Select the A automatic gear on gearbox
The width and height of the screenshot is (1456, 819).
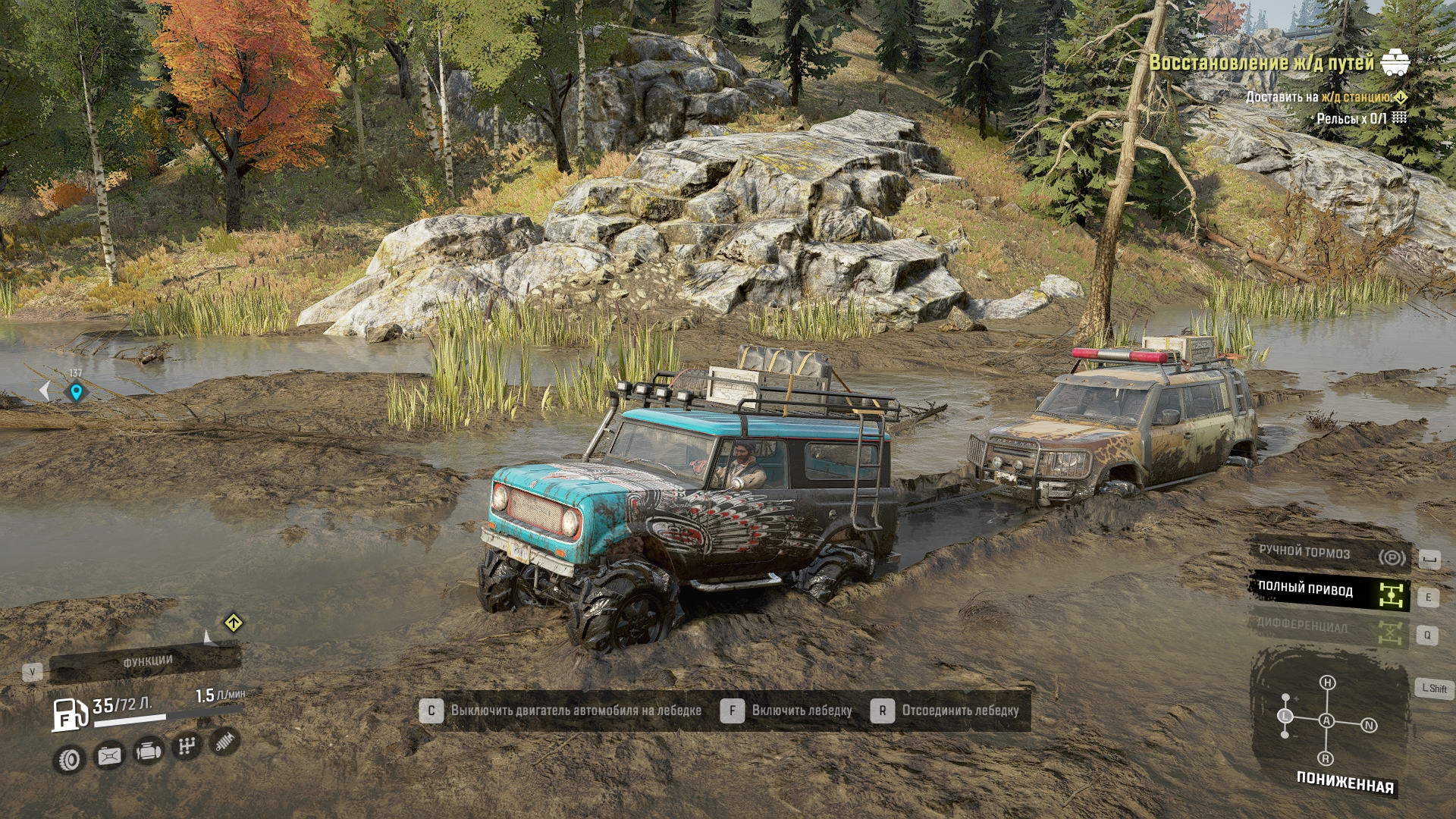[x=1326, y=720]
